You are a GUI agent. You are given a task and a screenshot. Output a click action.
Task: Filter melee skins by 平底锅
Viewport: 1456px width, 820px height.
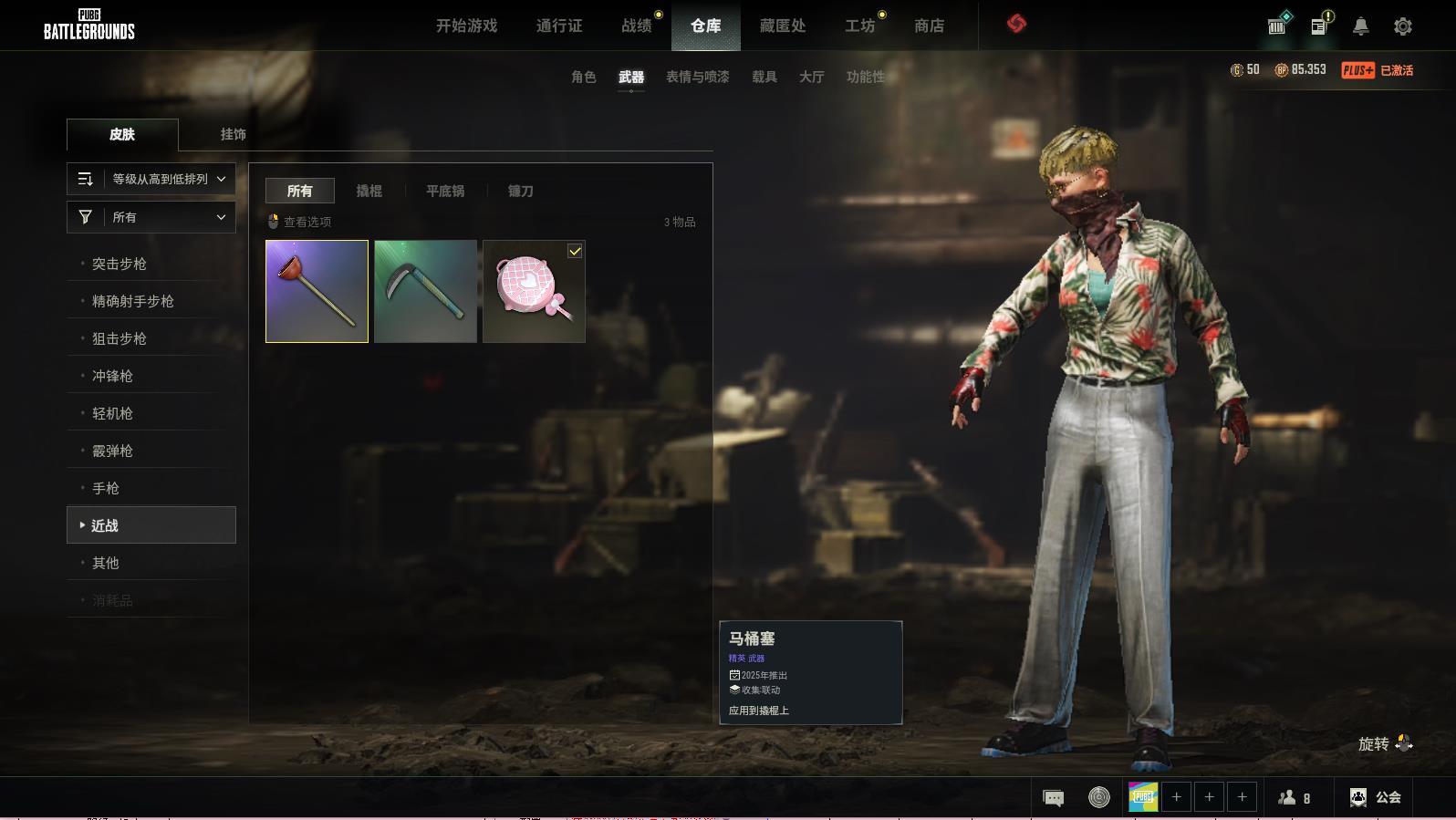pyautogui.click(x=445, y=191)
